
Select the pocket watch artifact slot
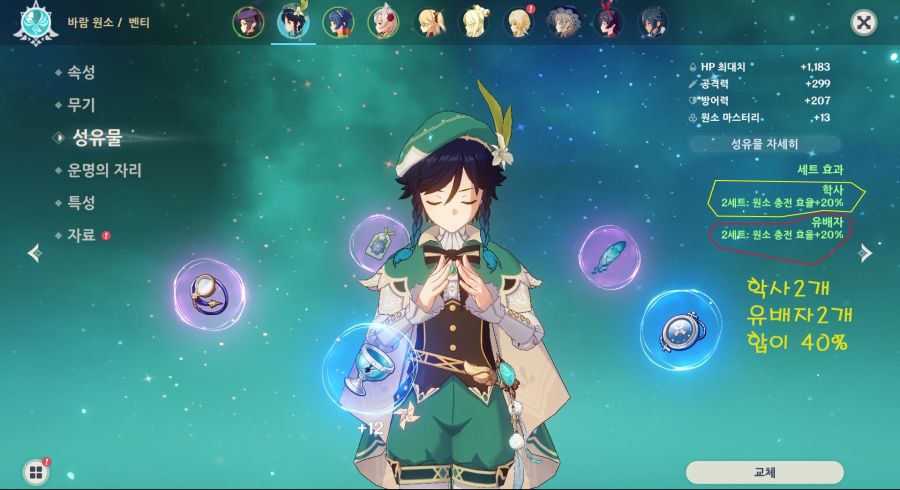[x=680, y=332]
